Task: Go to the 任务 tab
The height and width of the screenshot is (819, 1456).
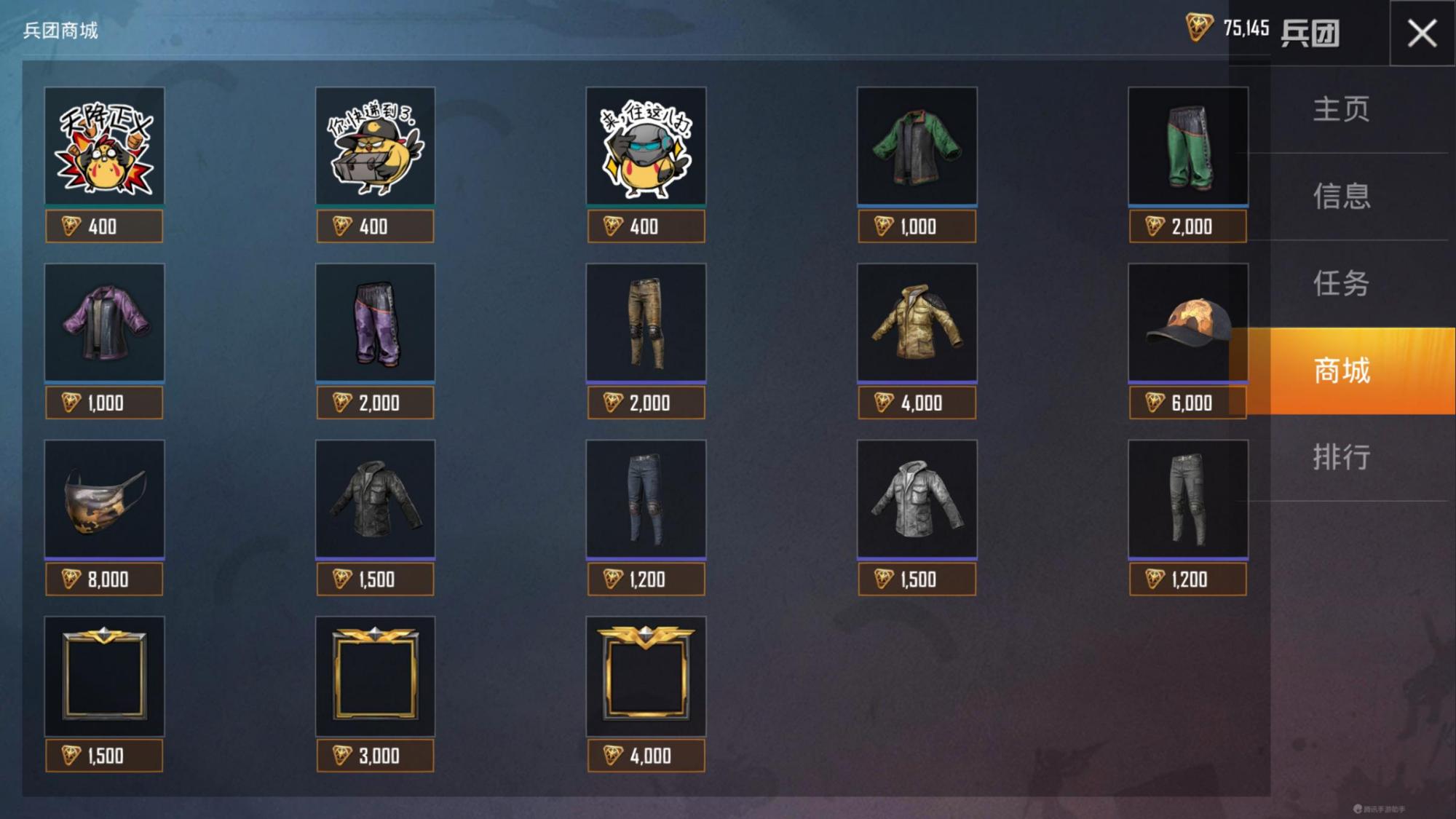Action: pyautogui.click(x=1341, y=283)
